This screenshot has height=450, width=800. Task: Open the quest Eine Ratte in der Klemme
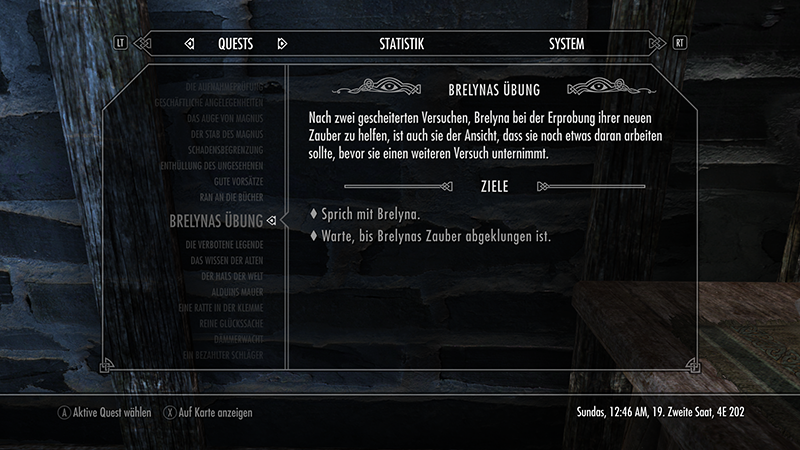click(x=219, y=308)
